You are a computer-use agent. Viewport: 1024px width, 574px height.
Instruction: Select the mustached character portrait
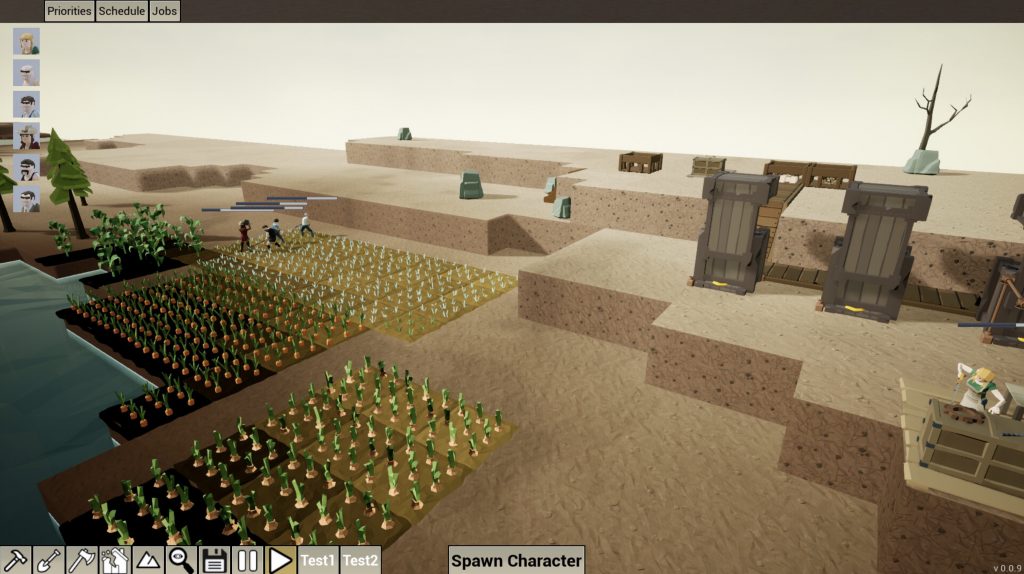(27, 167)
